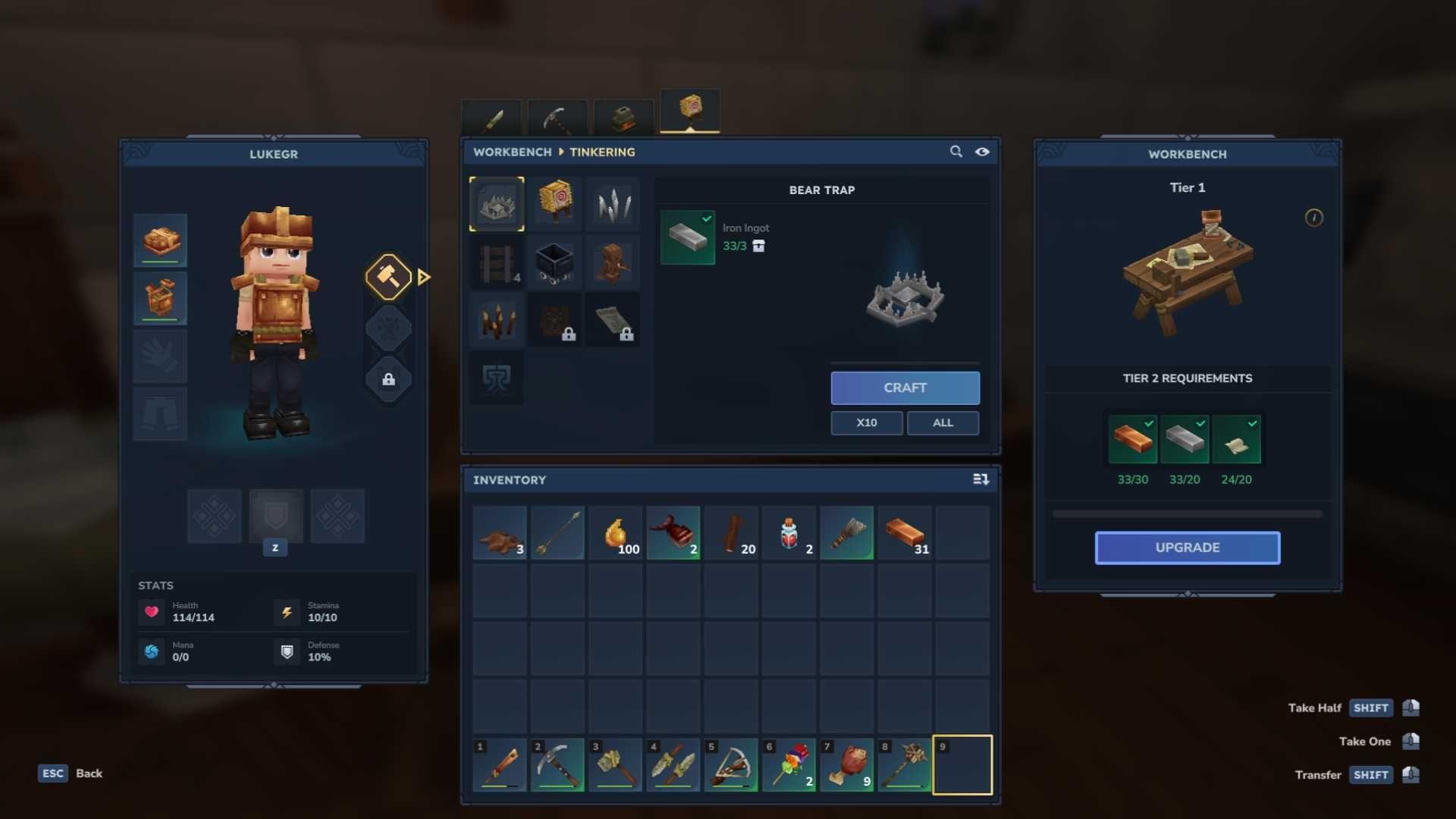Select the Bear Trap recipe
1456x819 pixels.
pyautogui.click(x=496, y=203)
